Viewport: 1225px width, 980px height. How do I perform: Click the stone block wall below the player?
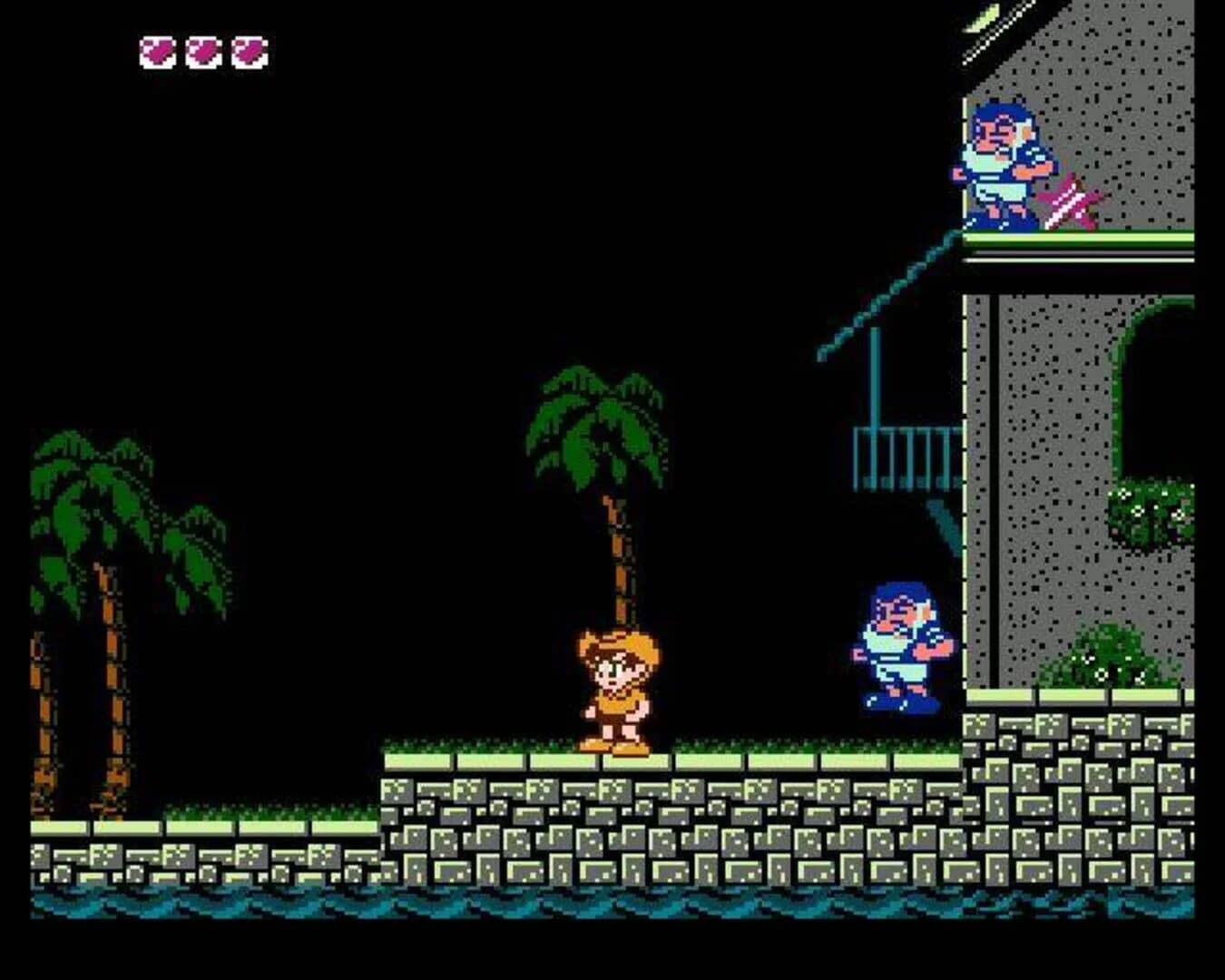(617, 817)
